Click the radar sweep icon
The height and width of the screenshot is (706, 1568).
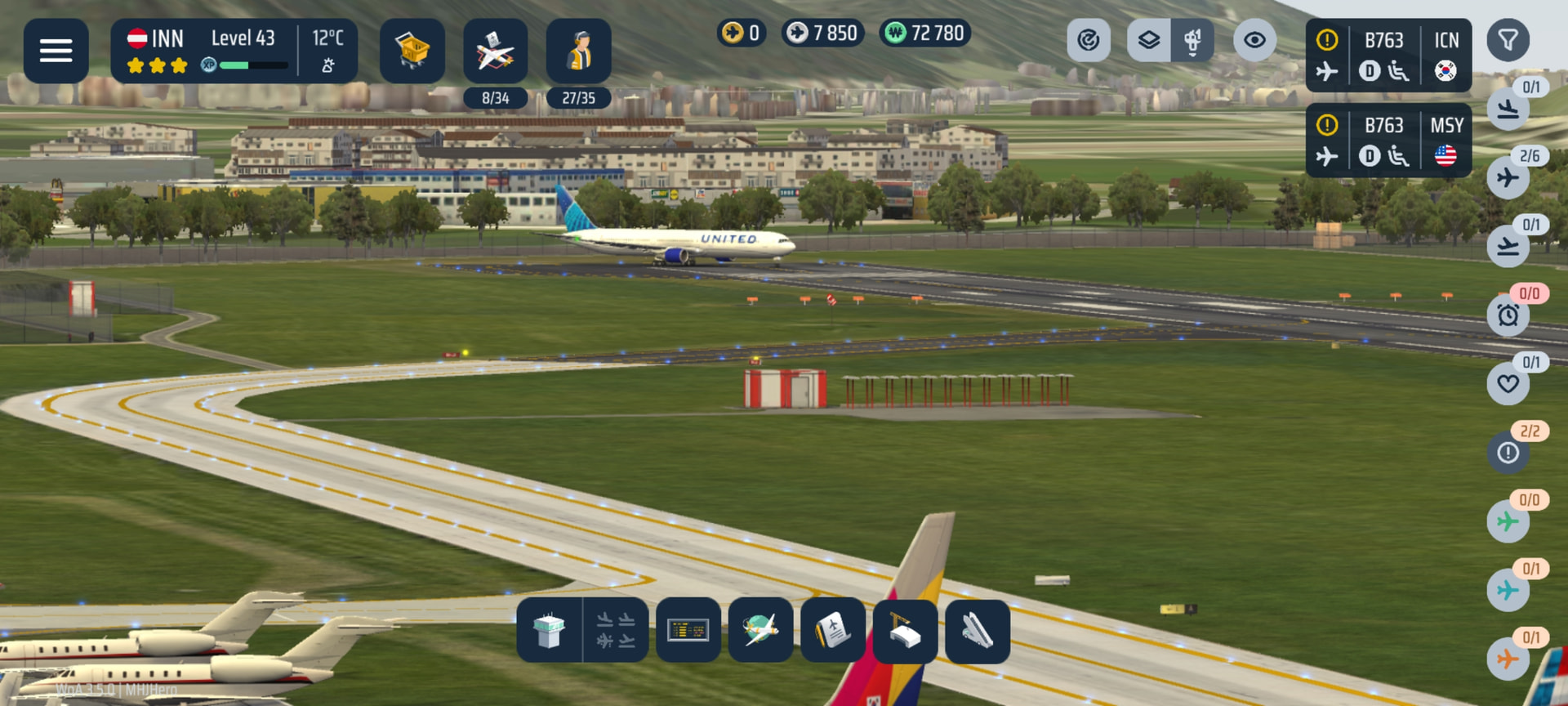pyautogui.click(x=1089, y=40)
